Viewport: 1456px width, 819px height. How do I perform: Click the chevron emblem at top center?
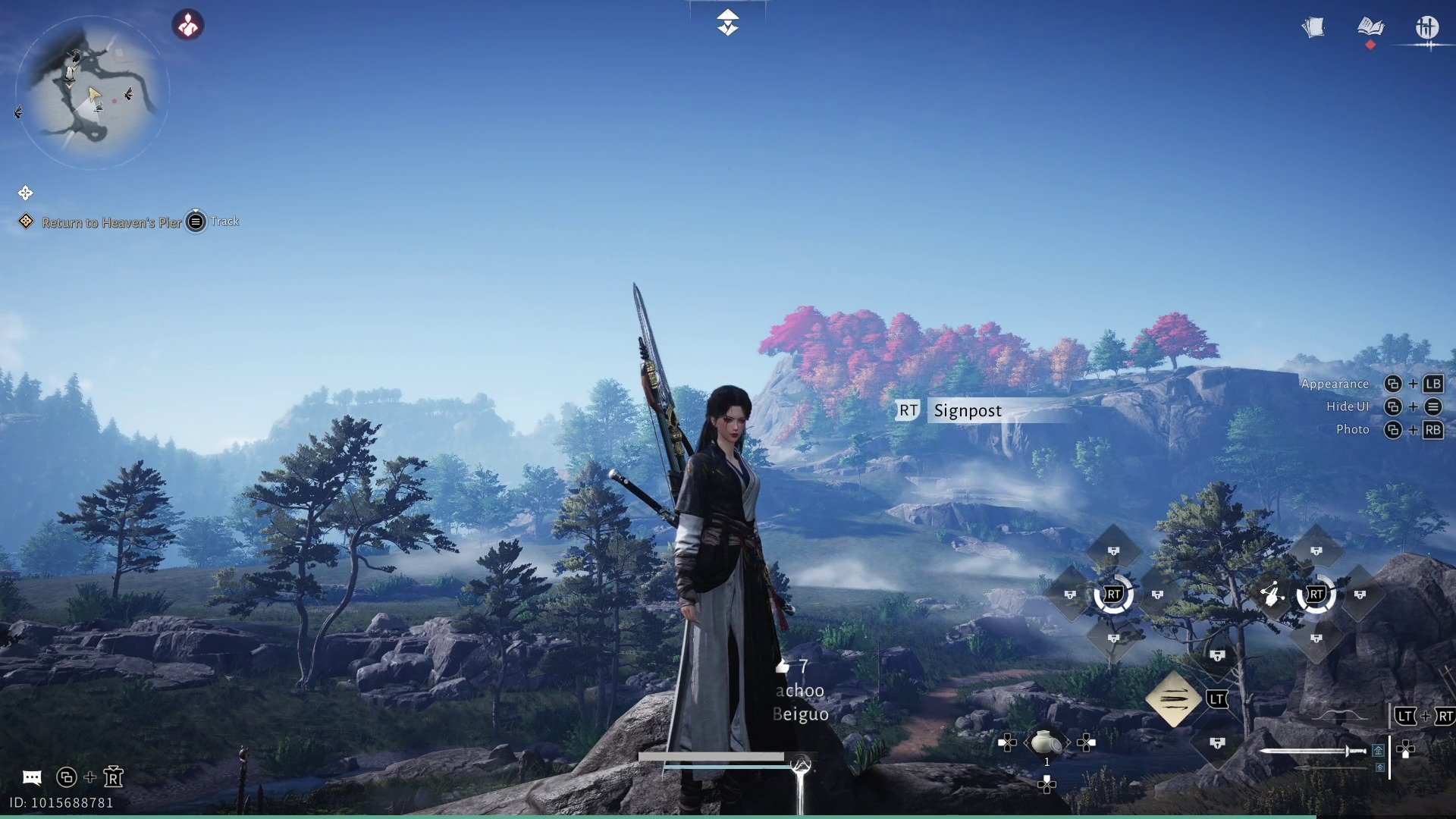pyautogui.click(x=727, y=23)
